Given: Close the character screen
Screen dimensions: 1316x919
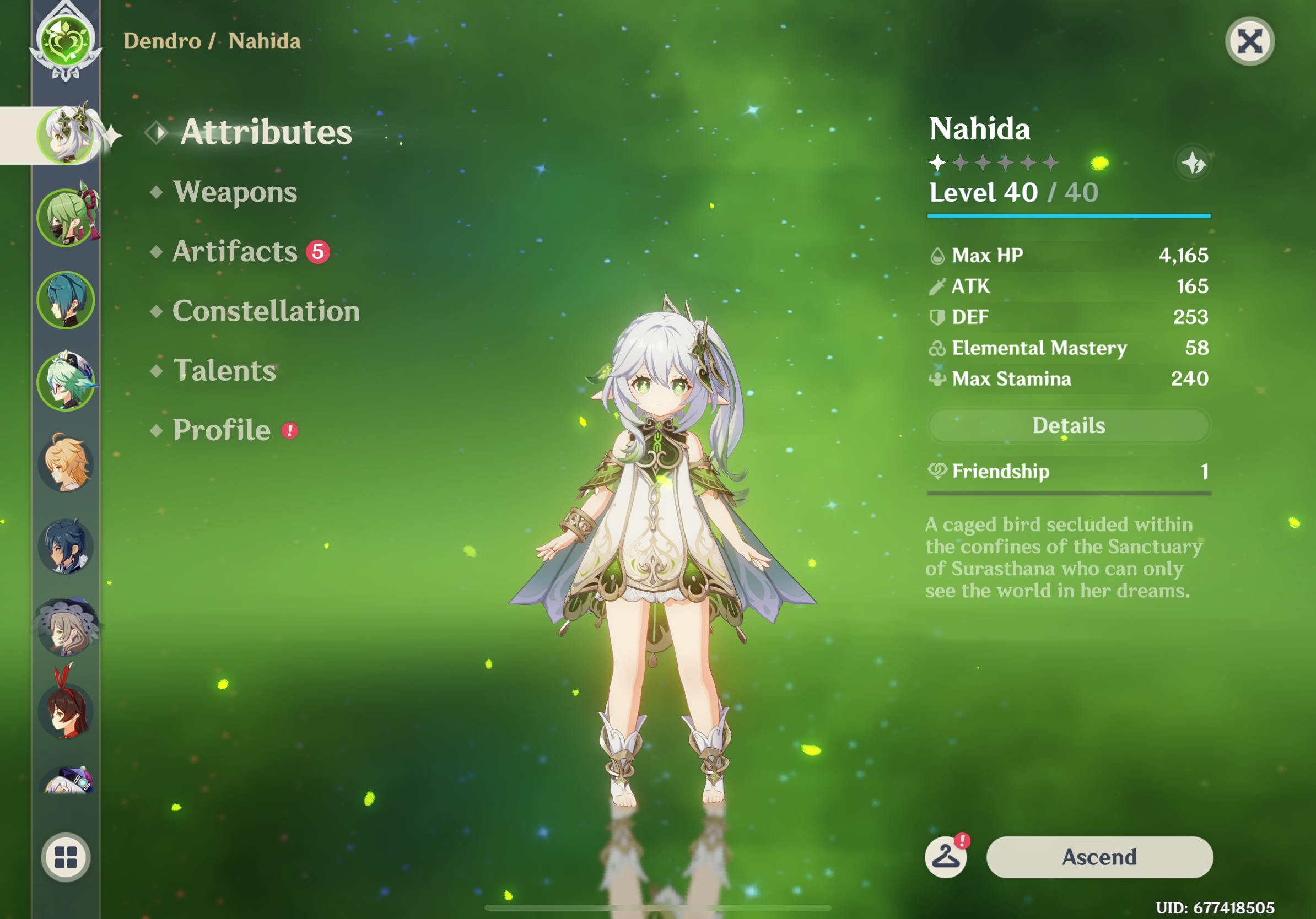Looking at the screenshot, I should 1249,41.
